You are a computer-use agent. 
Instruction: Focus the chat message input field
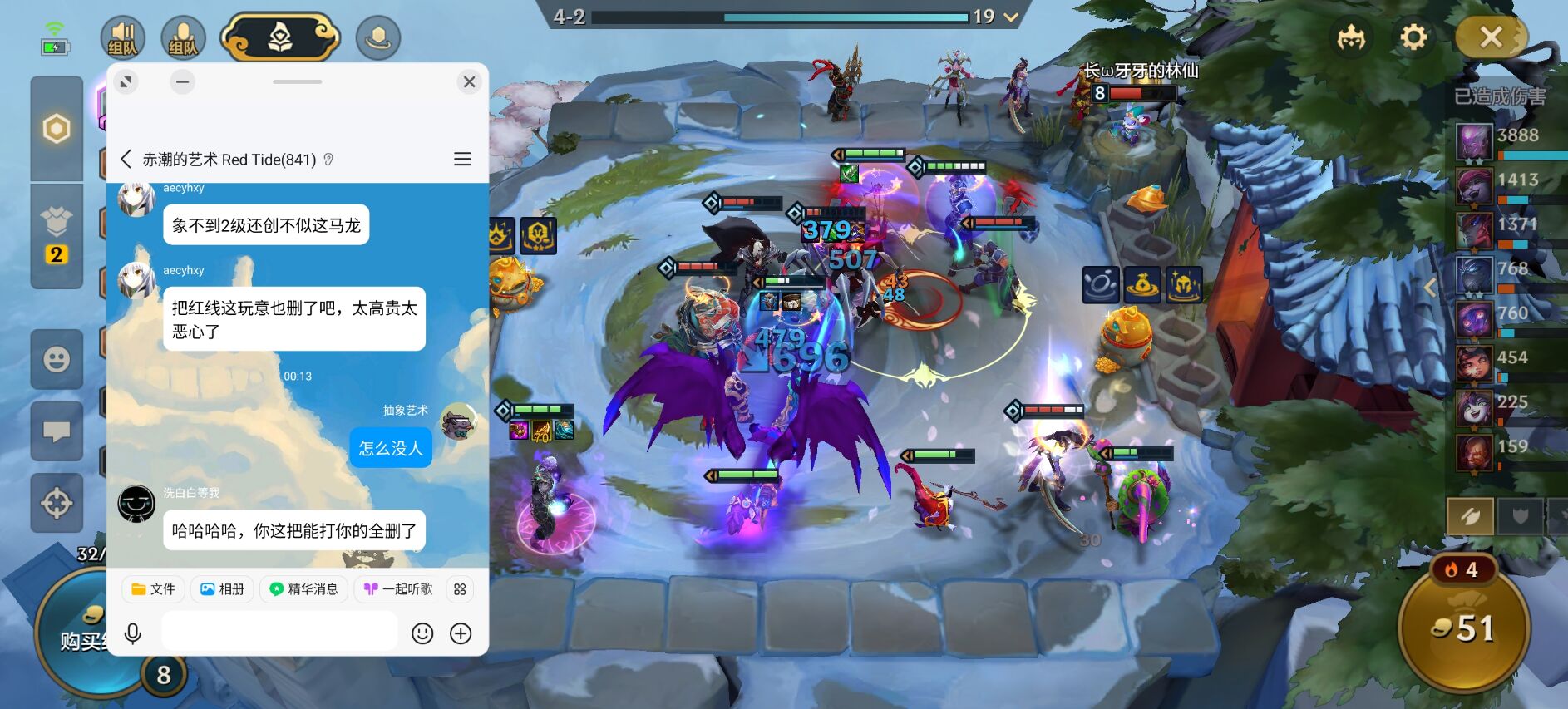point(279,633)
